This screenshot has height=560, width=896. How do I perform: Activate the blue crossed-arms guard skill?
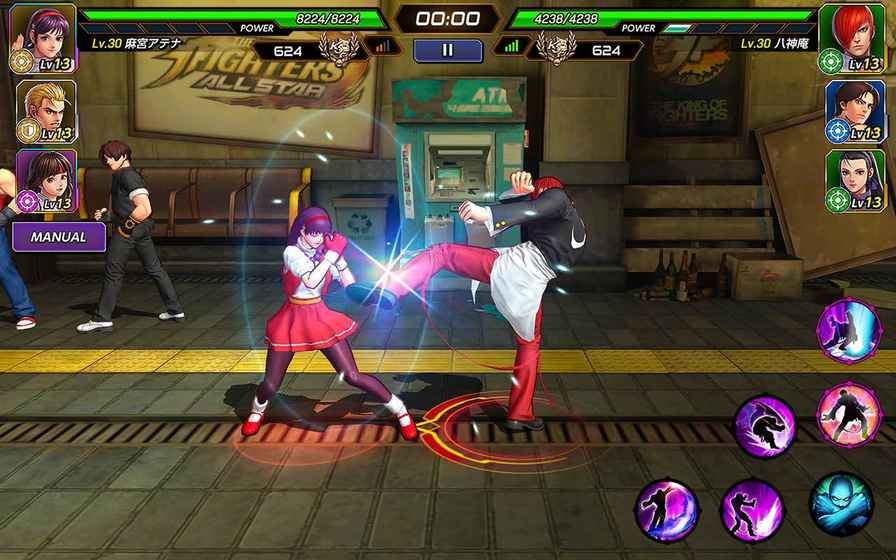pos(840,503)
